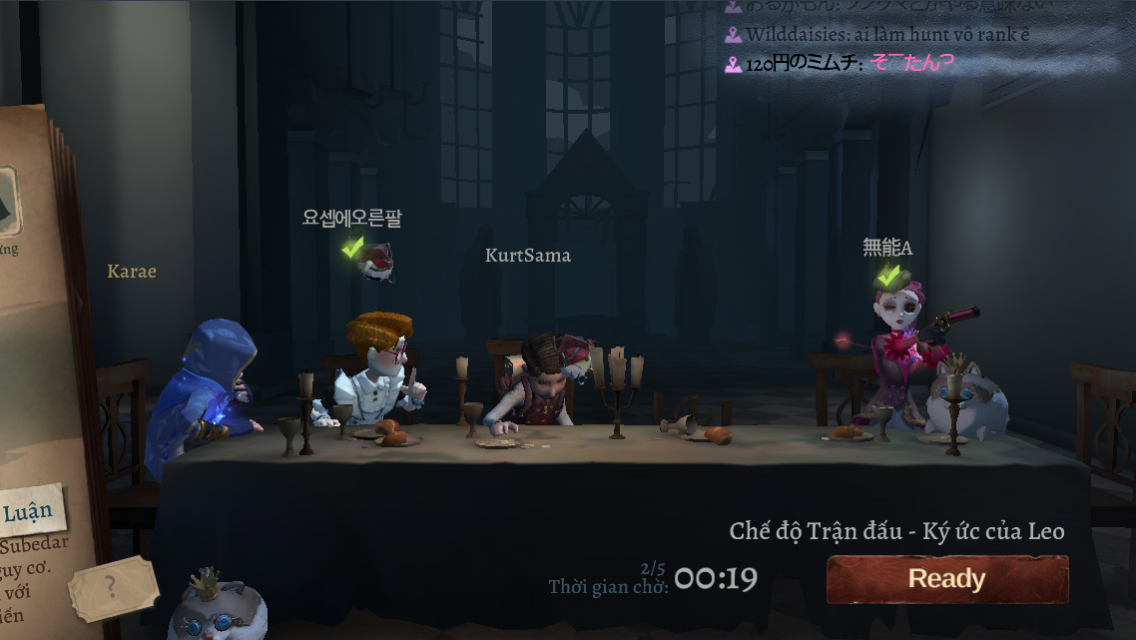Select player name KurtSama
This screenshot has width=1136, height=640.
click(x=528, y=256)
